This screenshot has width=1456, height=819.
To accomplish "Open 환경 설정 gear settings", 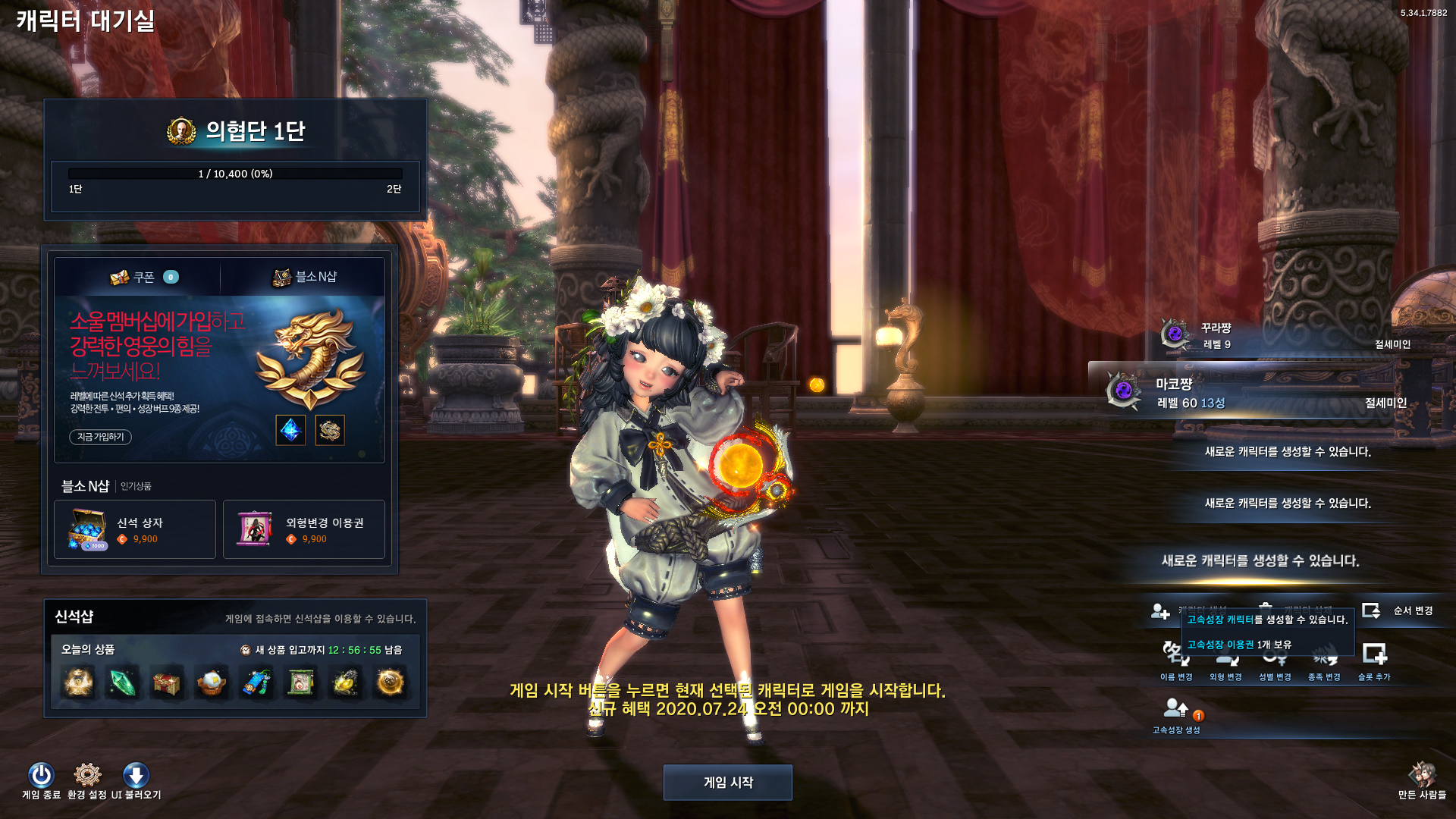I will (87, 776).
